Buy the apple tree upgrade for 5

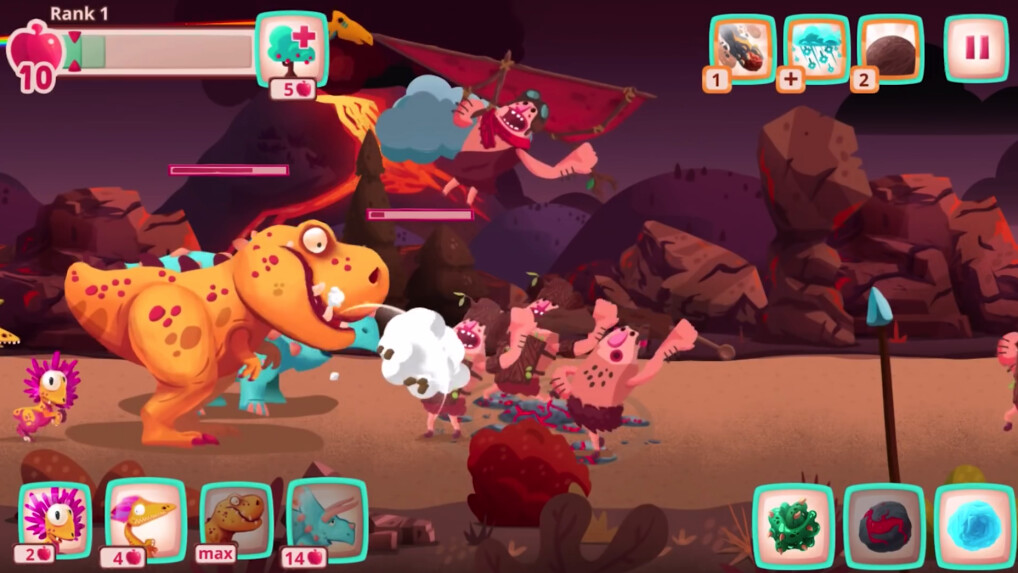pos(292,49)
